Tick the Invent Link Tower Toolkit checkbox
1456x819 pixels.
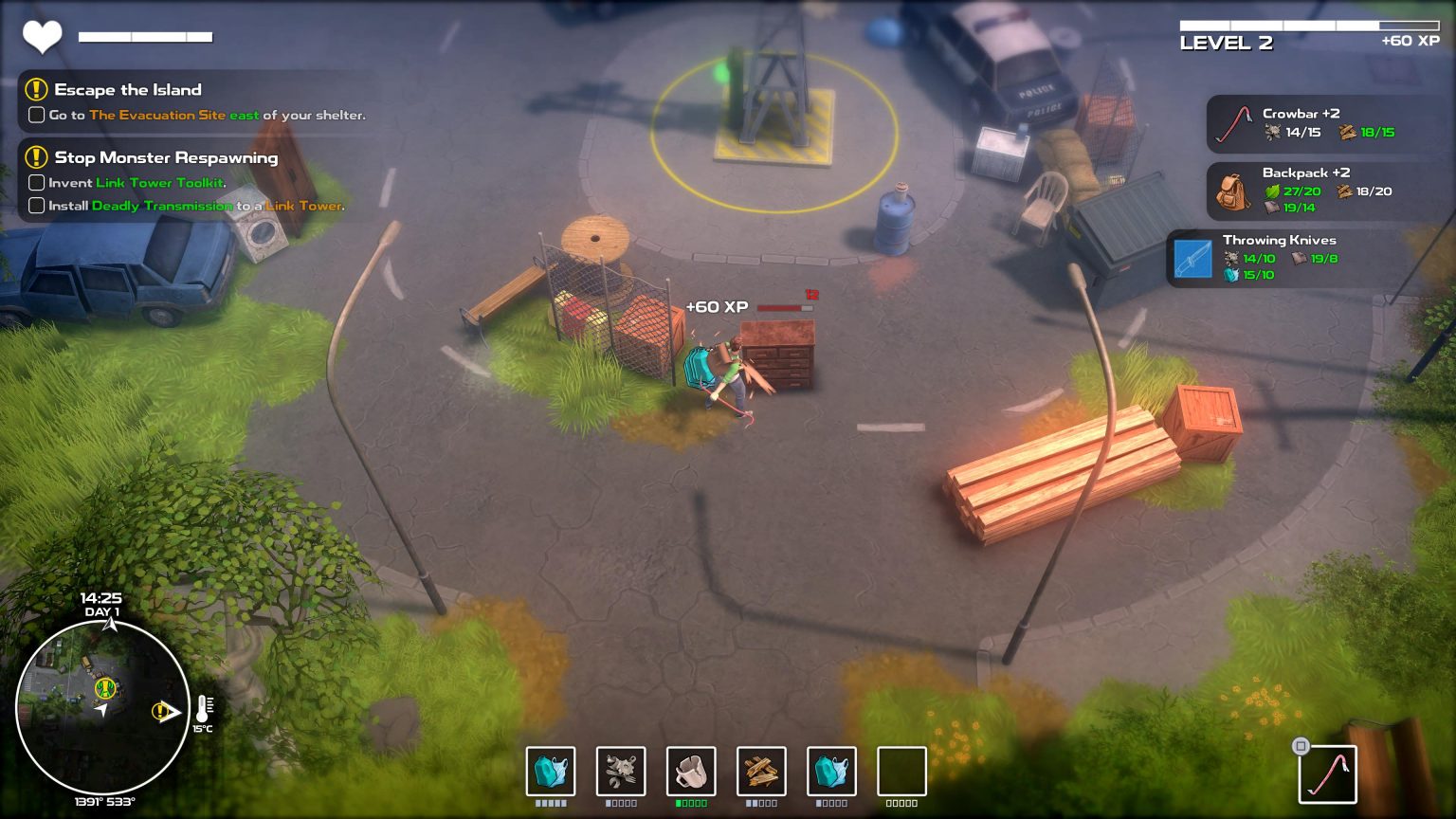point(36,182)
